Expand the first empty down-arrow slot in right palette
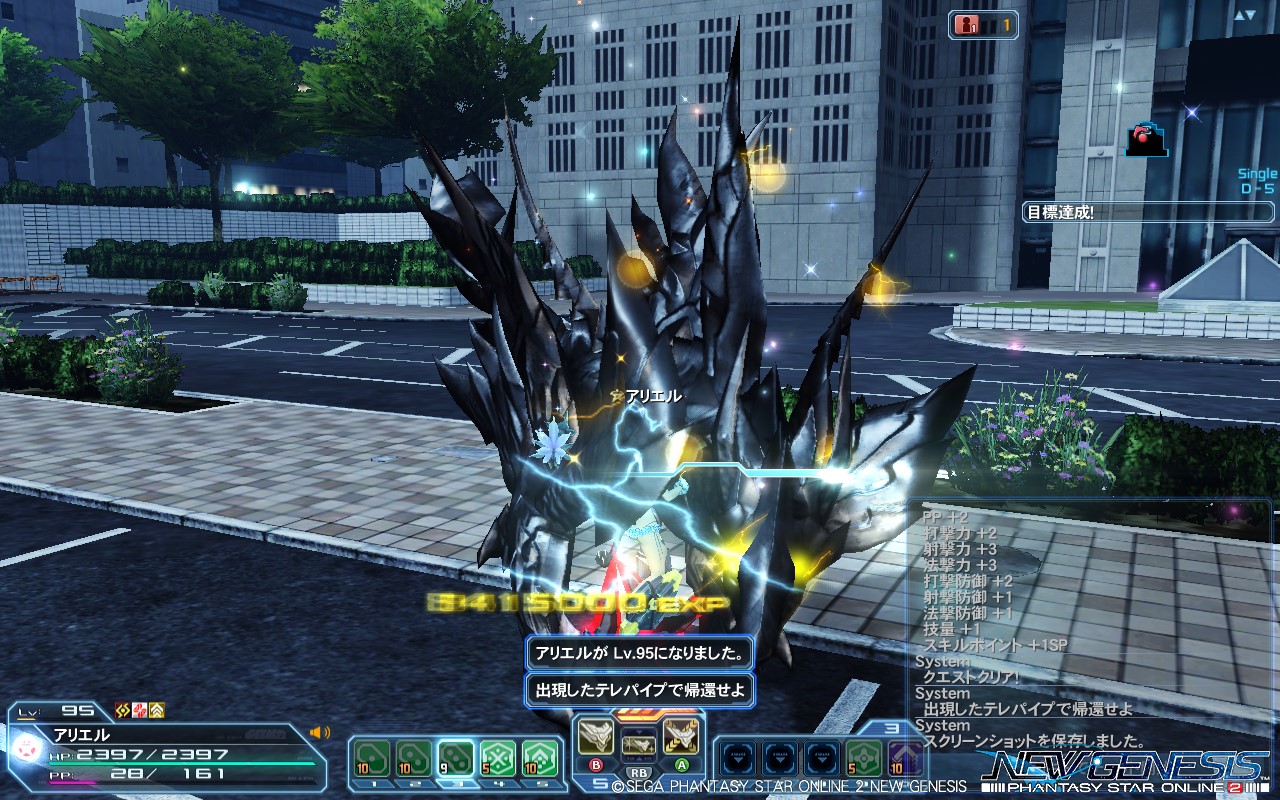 pos(738,755)
